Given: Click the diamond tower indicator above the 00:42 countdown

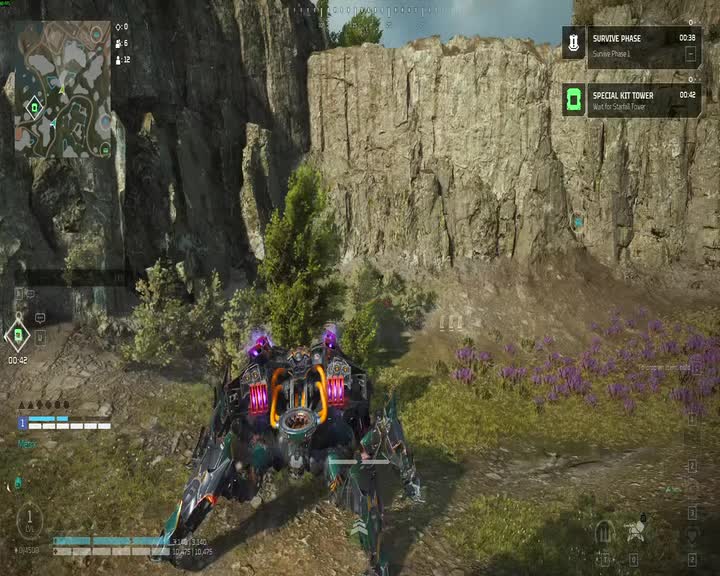Looking at the screenshot, I should tap(17, 335).
